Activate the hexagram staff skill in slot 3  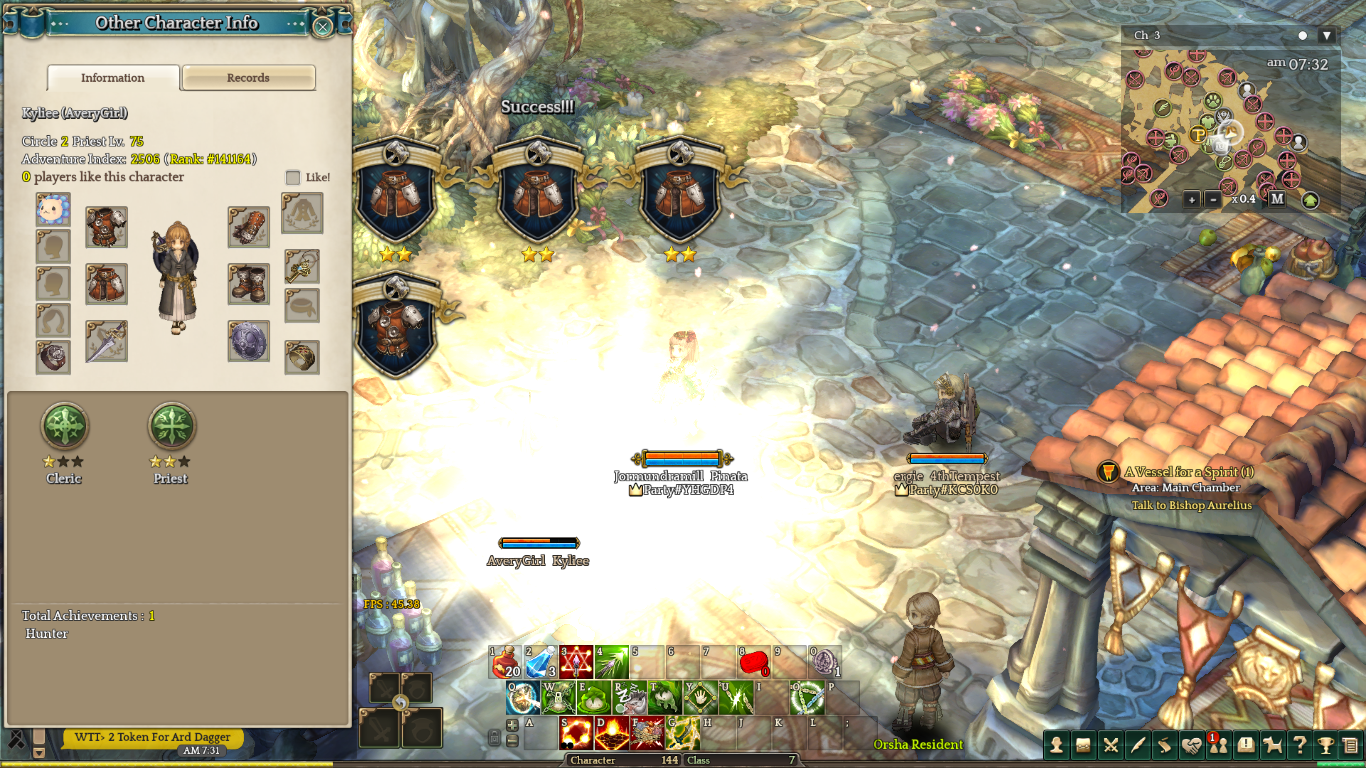576,662
